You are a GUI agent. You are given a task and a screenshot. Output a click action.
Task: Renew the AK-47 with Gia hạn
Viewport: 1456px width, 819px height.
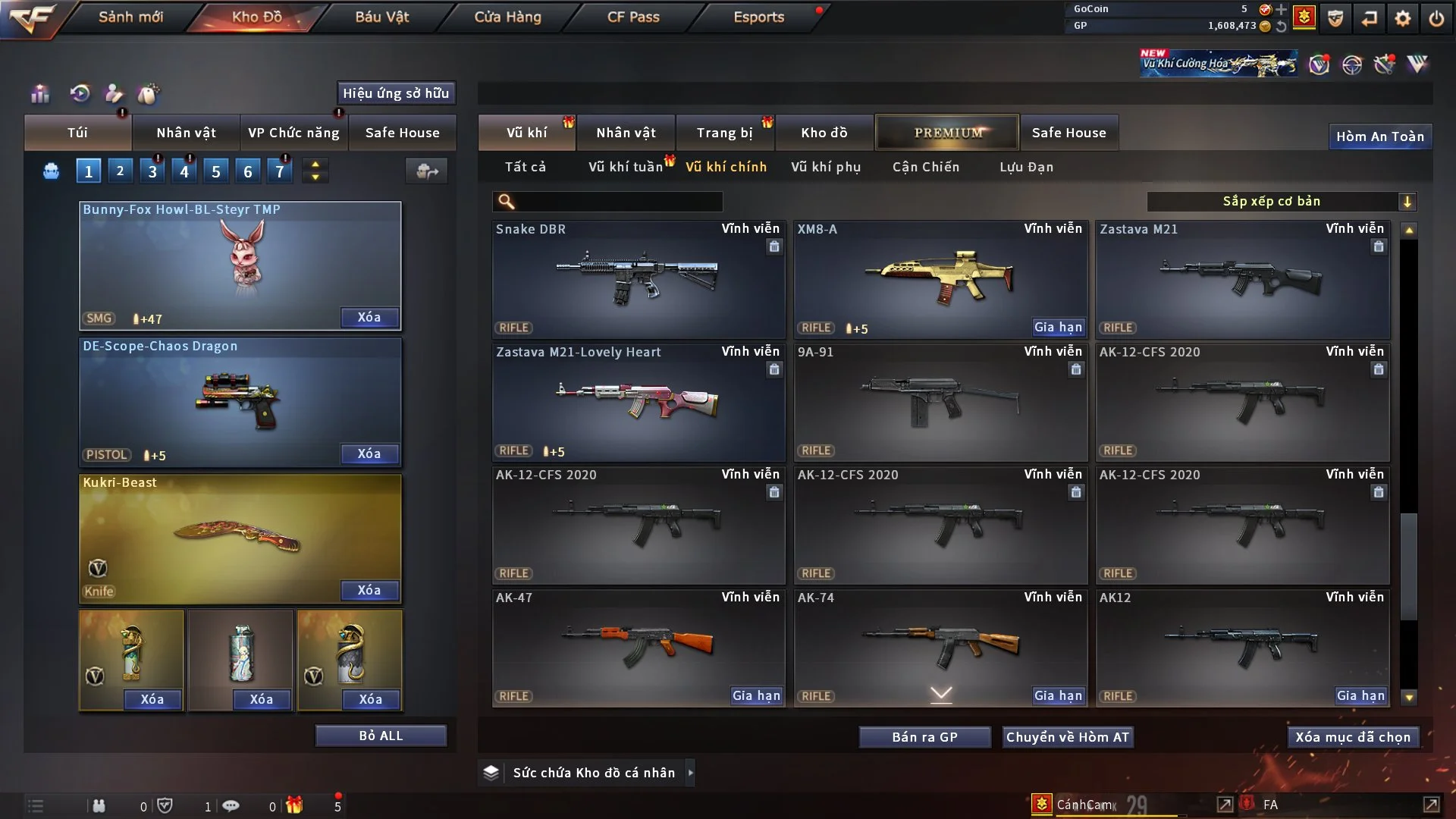(x=756, y=695)
